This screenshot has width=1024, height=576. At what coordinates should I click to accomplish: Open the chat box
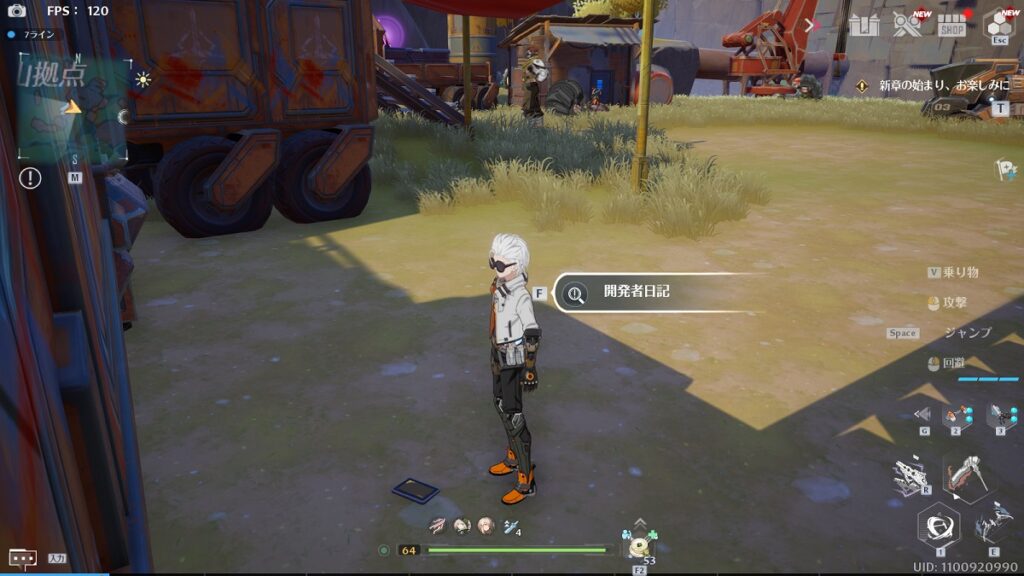pyautogui.click(x=22, y=558)
